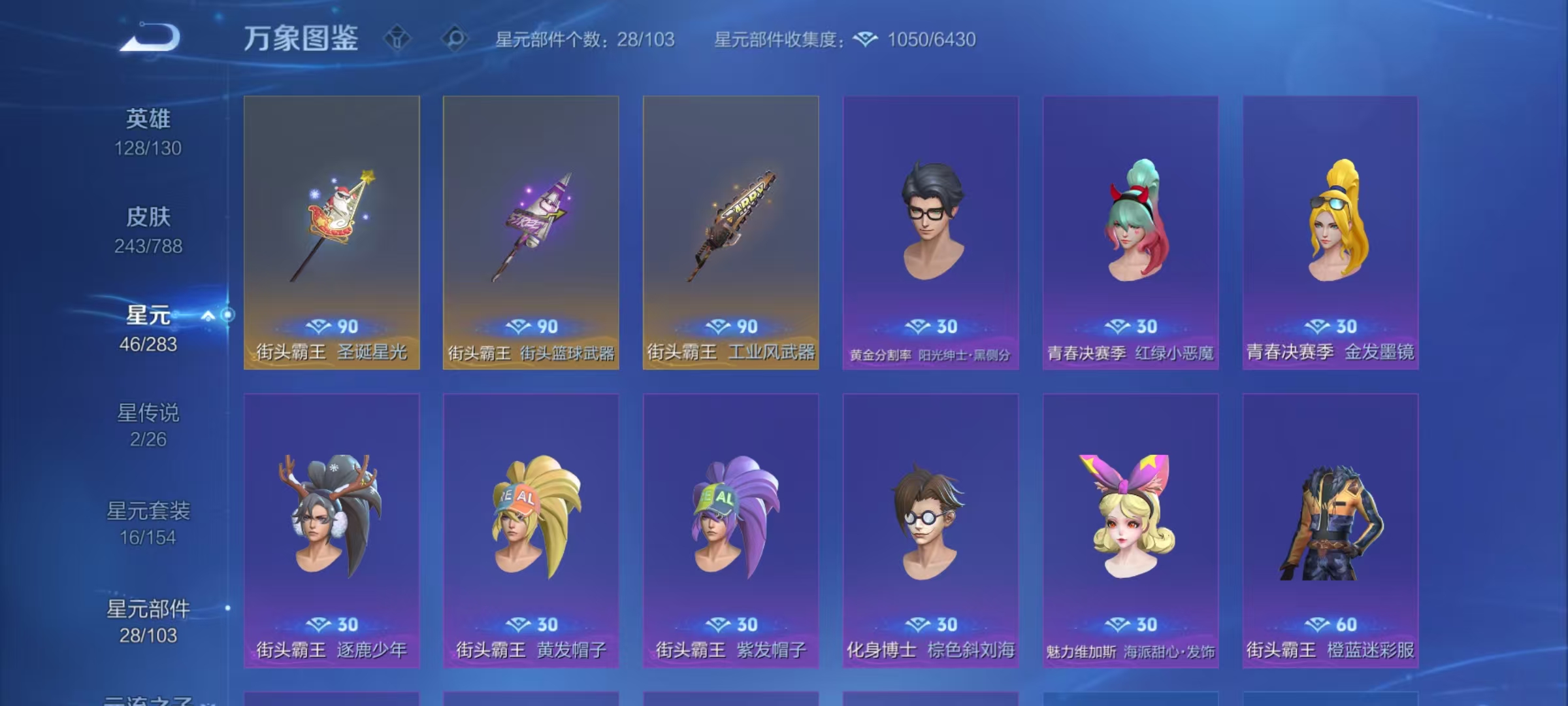Pick the 金发墨镜 blonde hairstyle card
This screenshot has width=1568, height=706.
1330,233
